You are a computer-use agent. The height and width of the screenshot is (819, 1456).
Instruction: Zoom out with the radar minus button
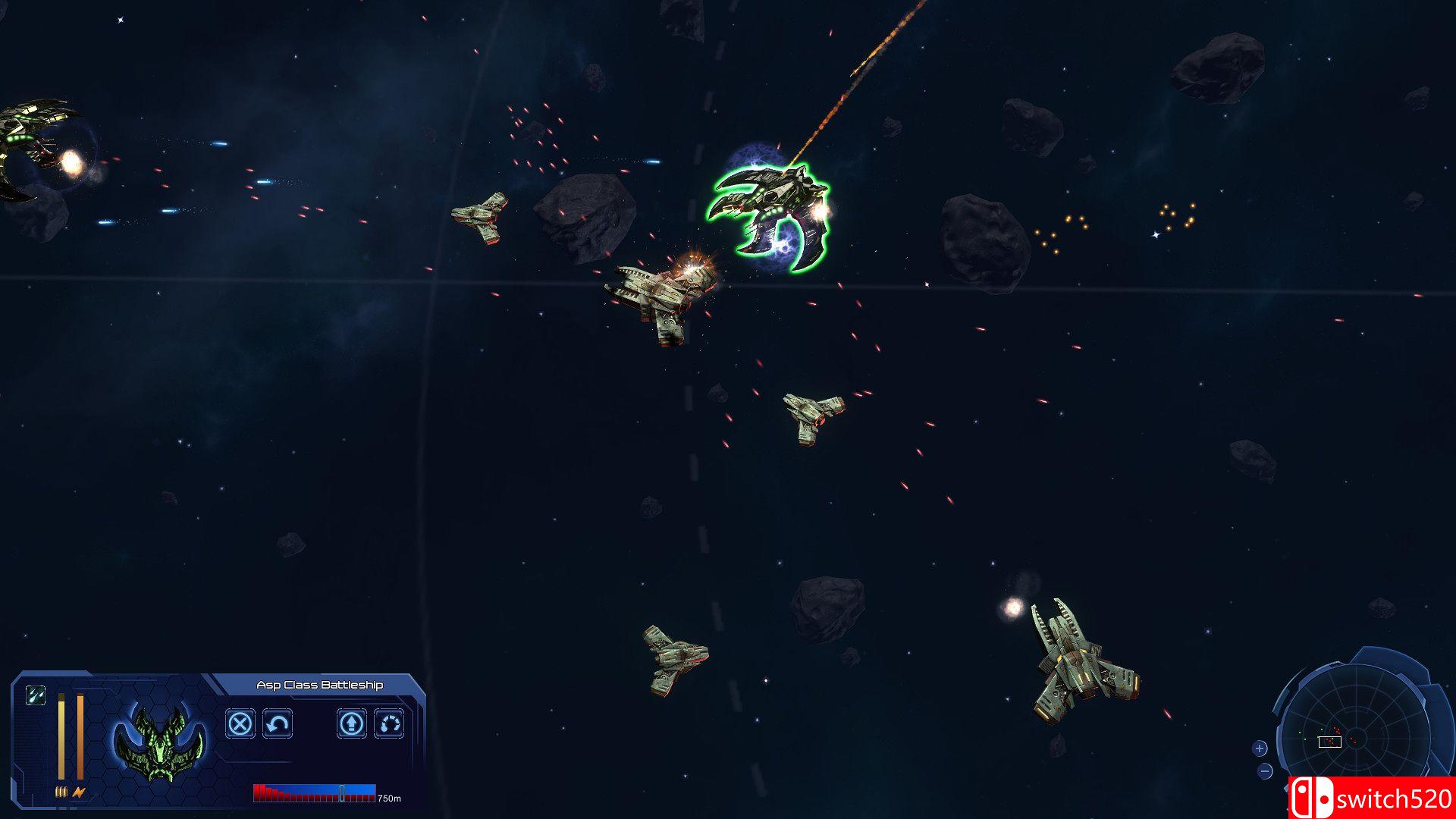pos(1265,771)
